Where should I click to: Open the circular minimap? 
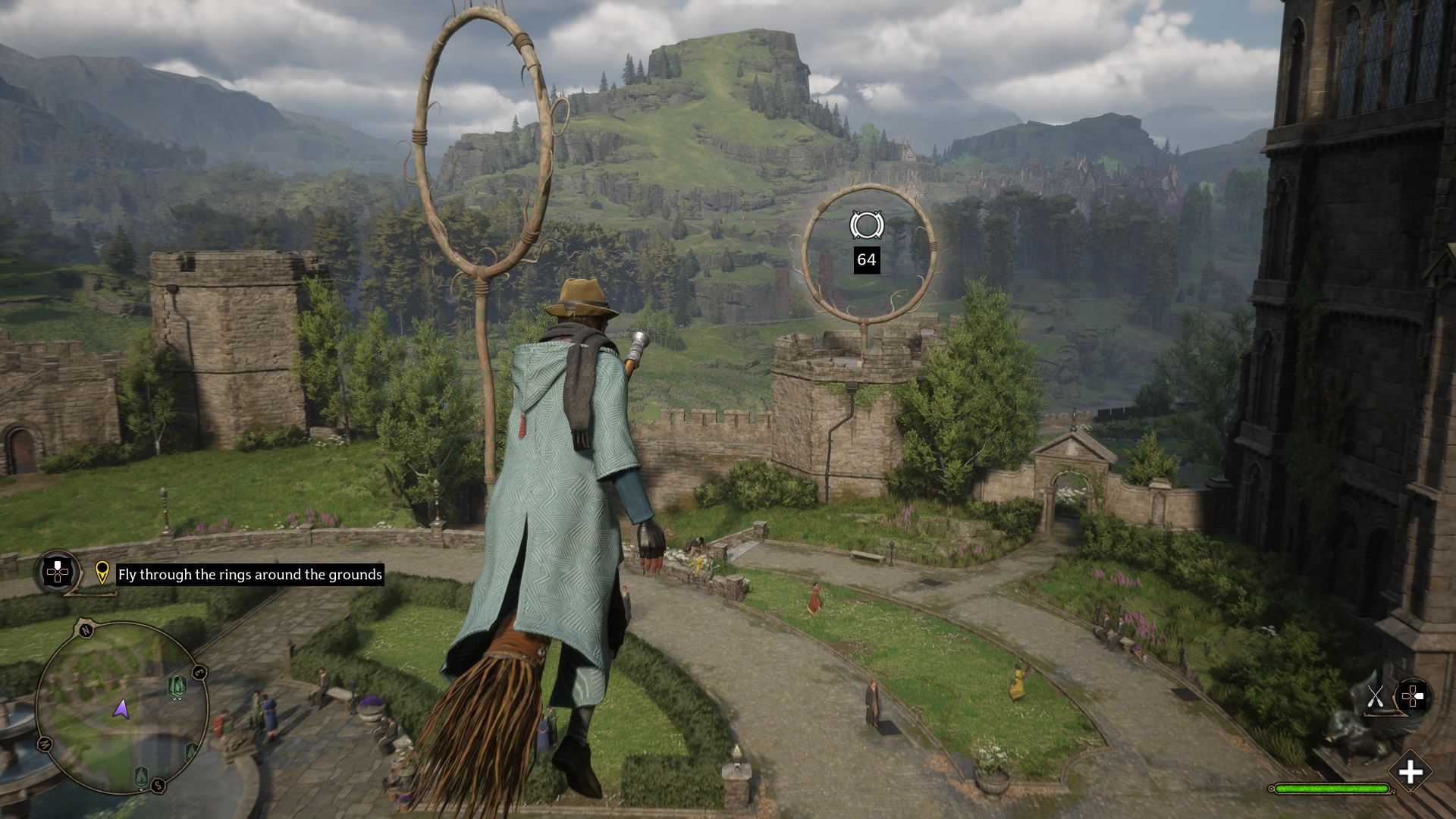point(121,707)
